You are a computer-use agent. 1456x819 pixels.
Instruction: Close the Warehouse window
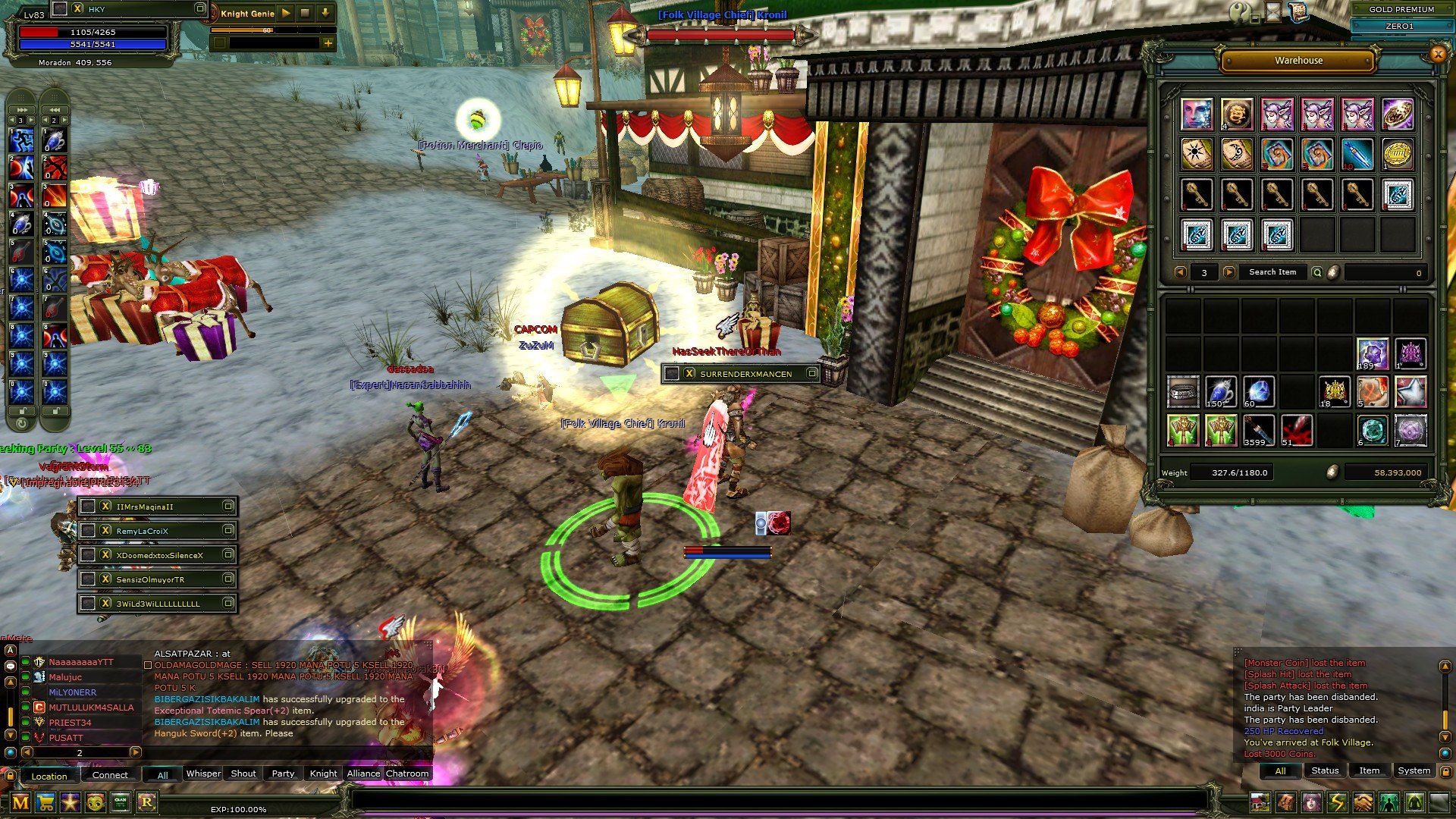click(x=1437, y=53)
